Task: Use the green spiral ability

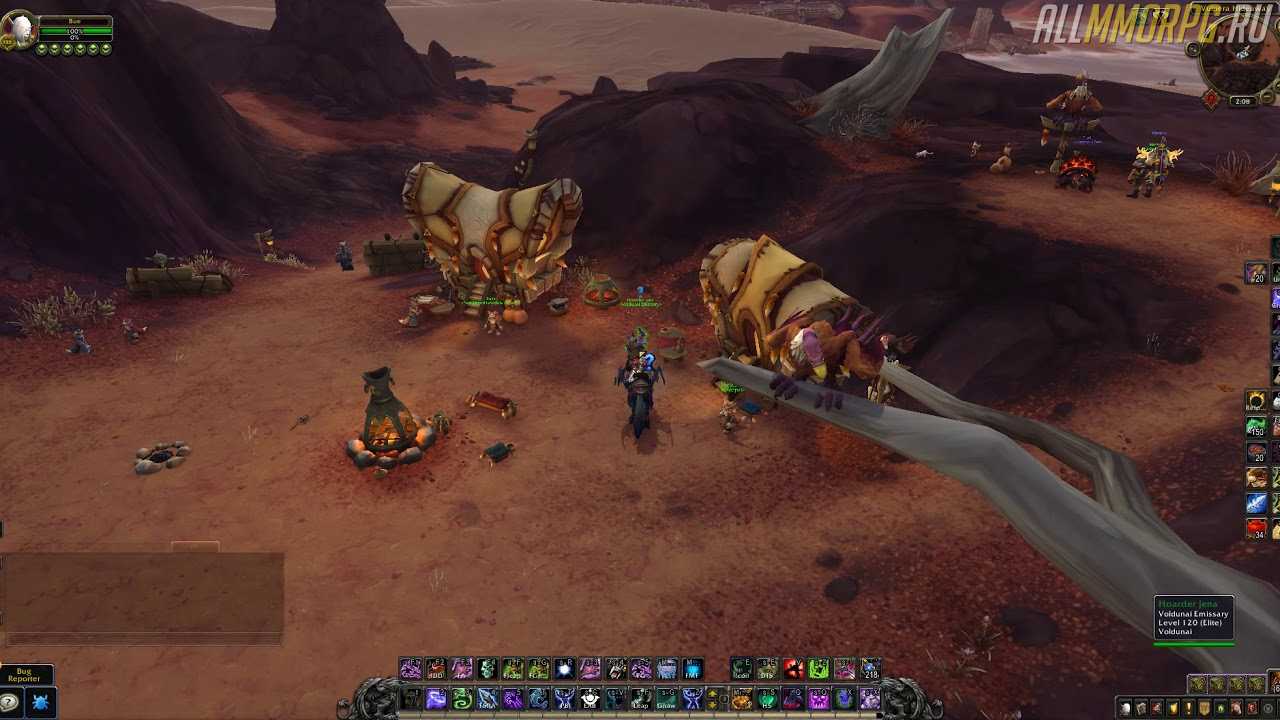Action: [462, 699]
